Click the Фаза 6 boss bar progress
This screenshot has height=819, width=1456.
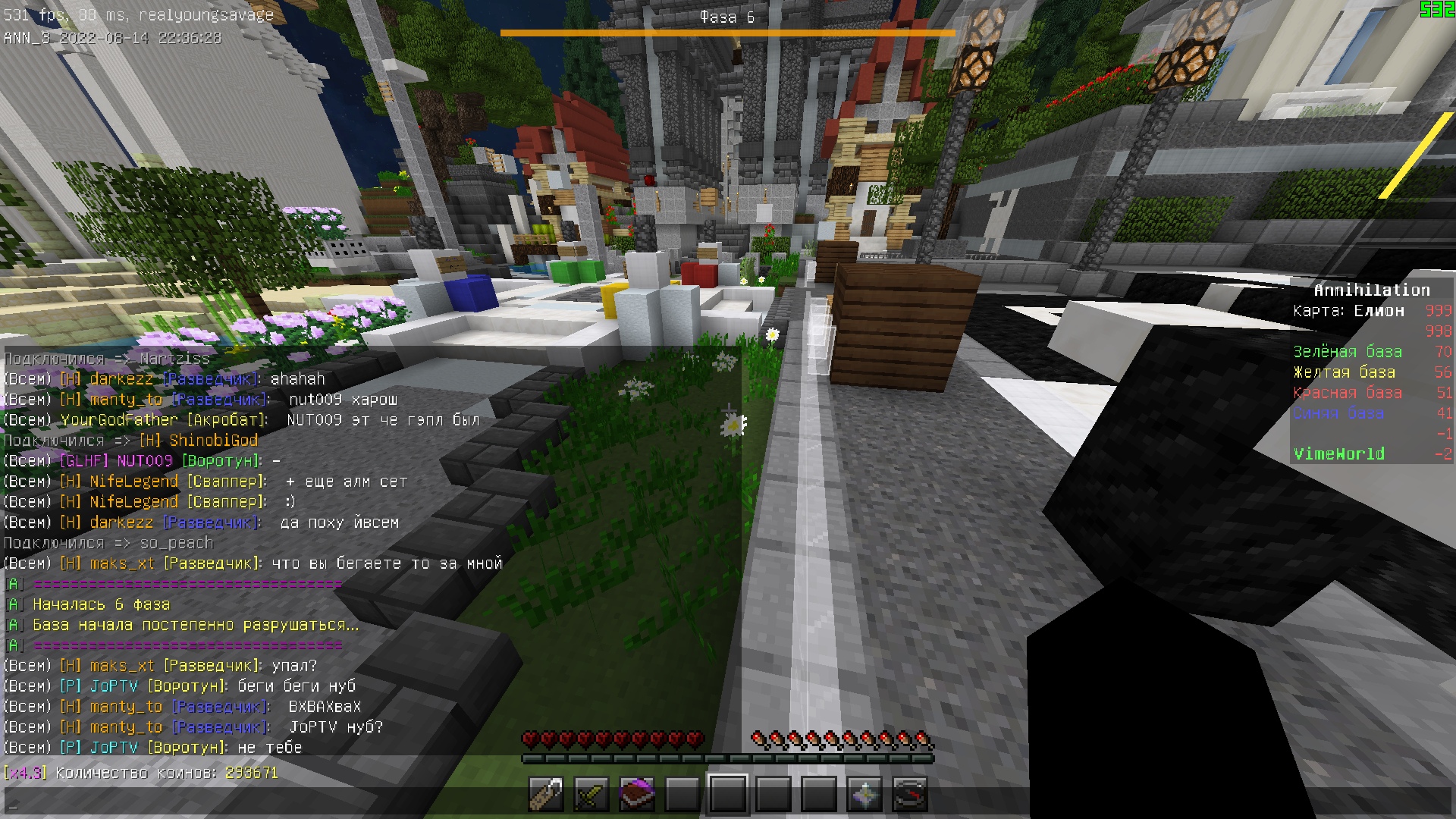[x=726, y=32]
